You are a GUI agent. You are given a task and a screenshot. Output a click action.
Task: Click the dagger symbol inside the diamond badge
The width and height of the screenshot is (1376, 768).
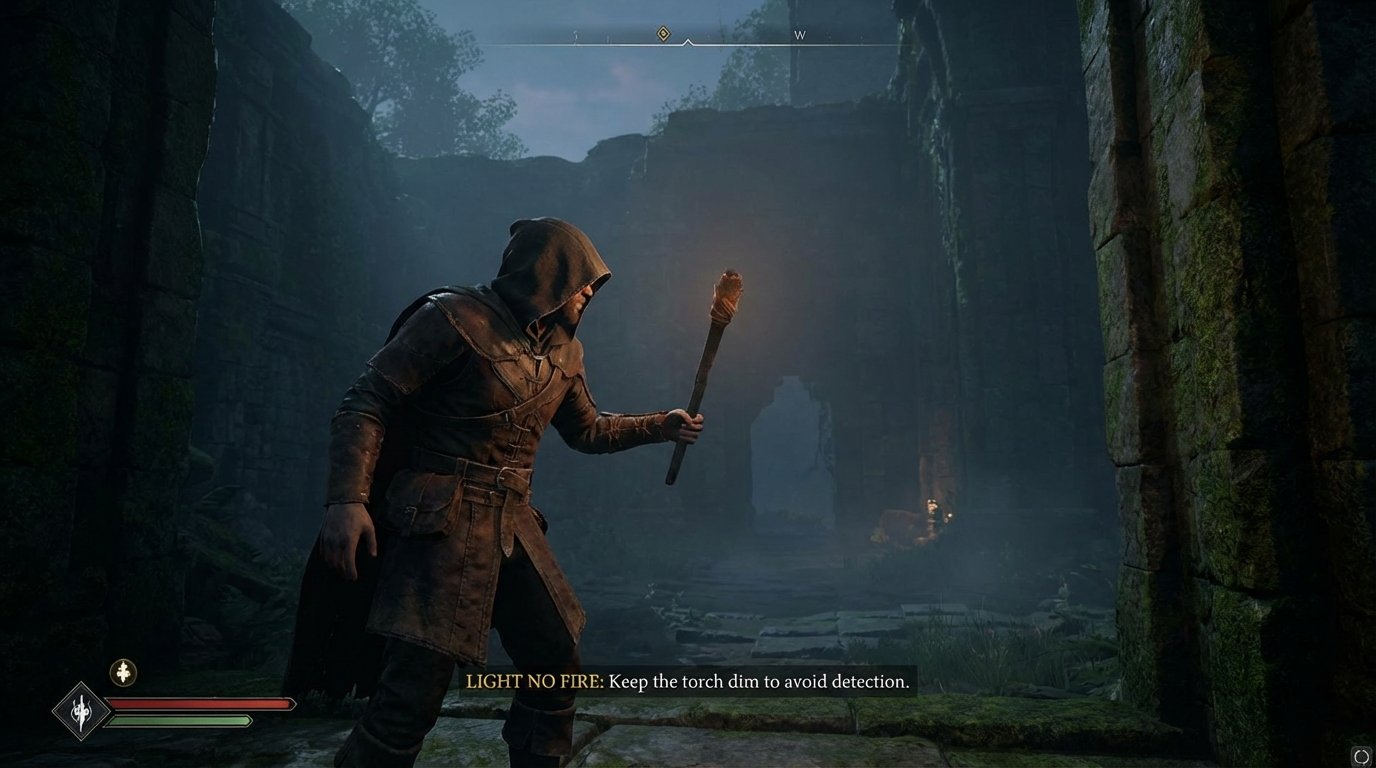(x=82, y=712)
